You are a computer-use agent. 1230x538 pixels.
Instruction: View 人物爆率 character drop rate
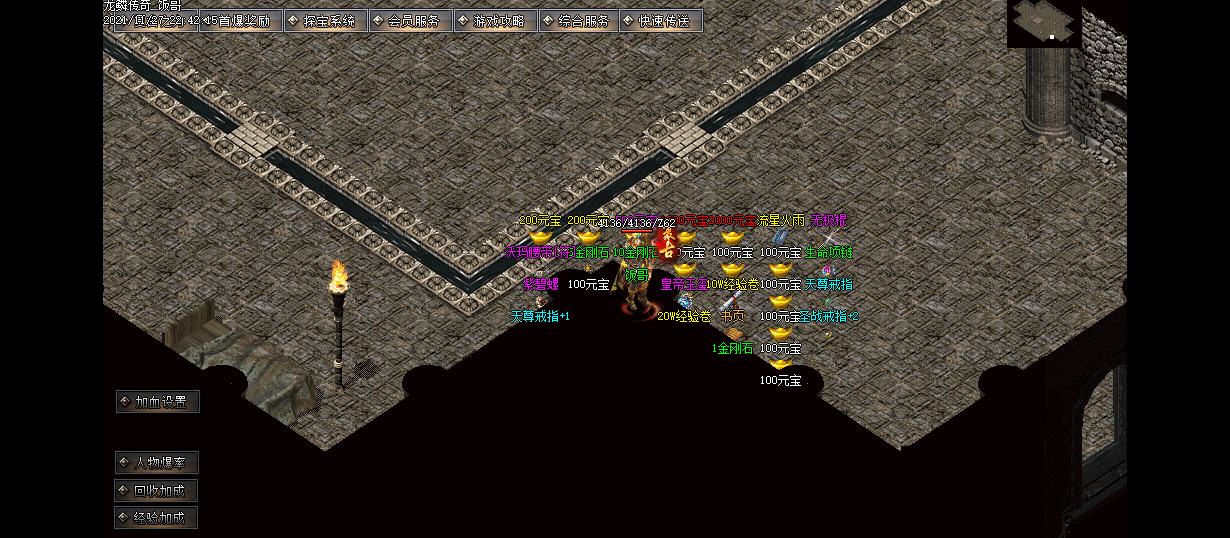point(157,463)
